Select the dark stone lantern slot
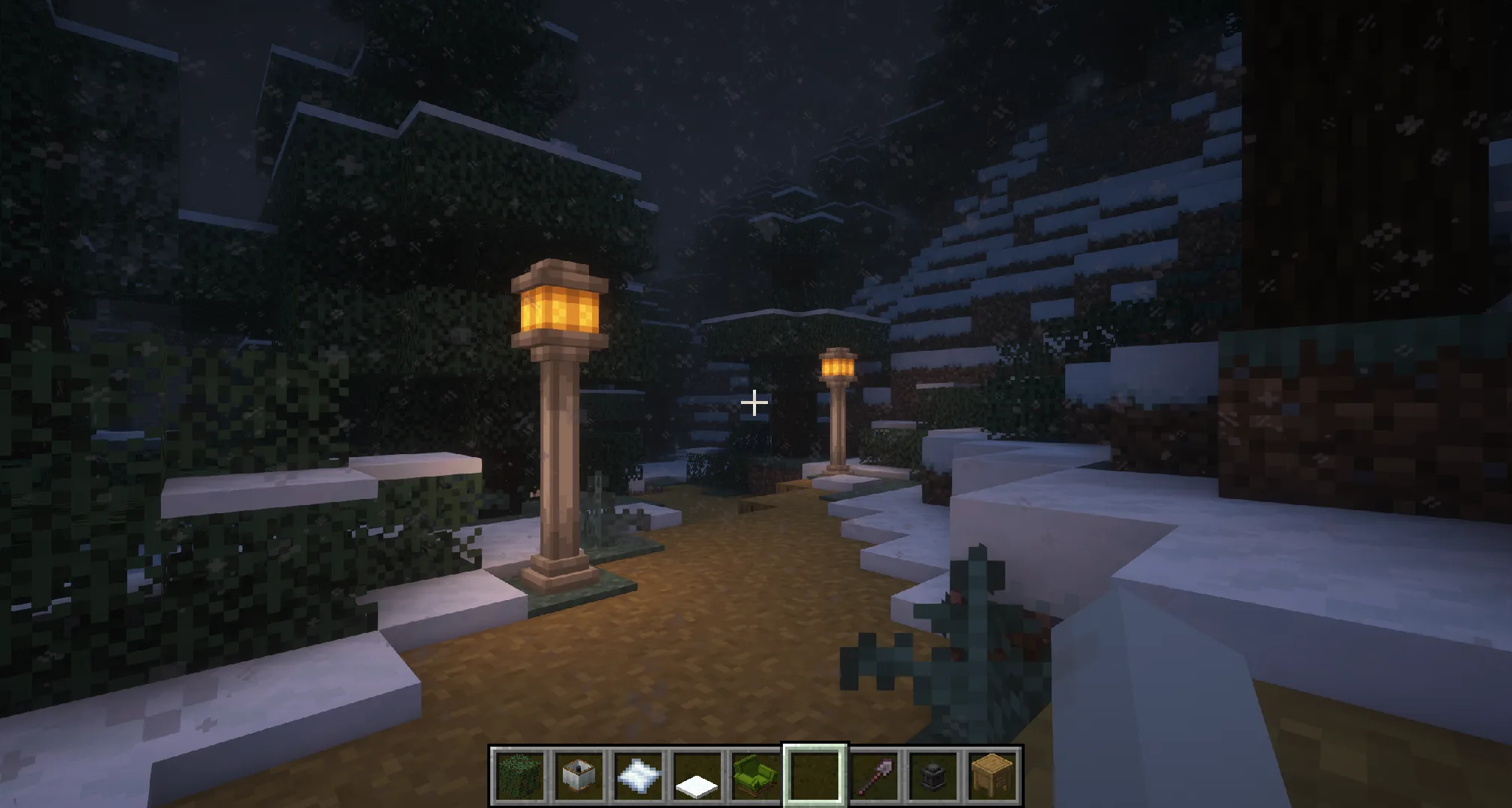 pos(933,775)
